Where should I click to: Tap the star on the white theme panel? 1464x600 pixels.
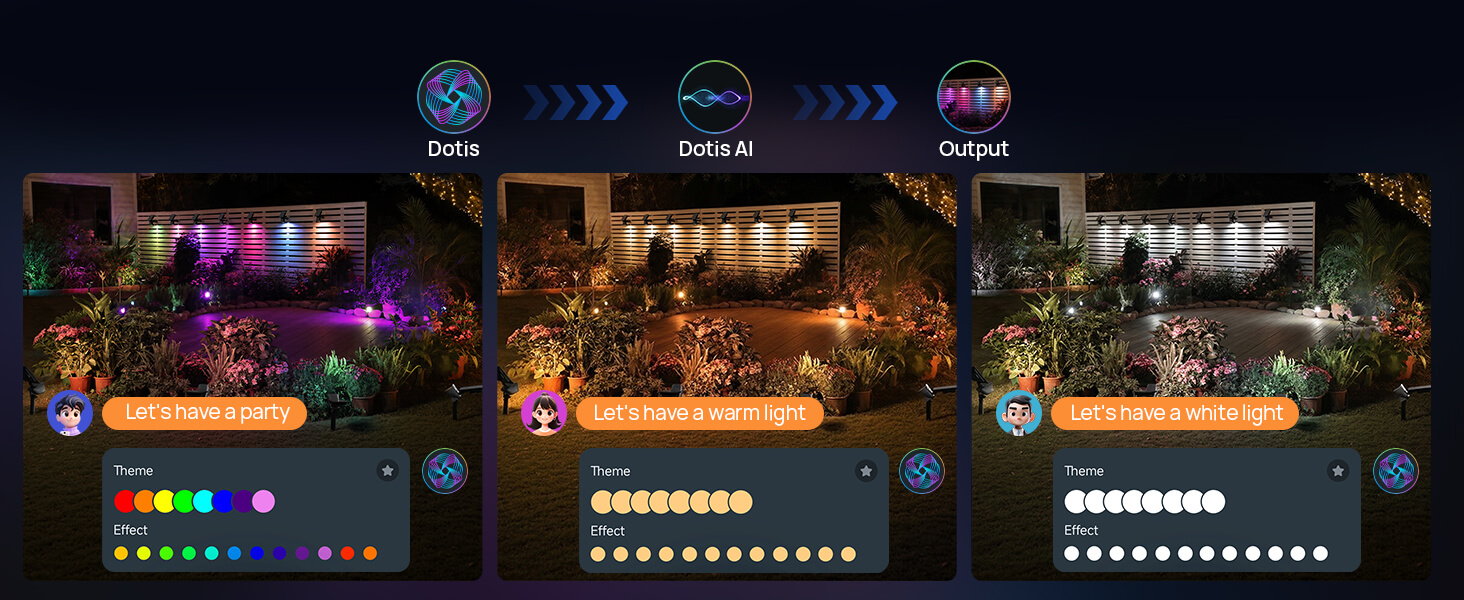coord(1338,470)
